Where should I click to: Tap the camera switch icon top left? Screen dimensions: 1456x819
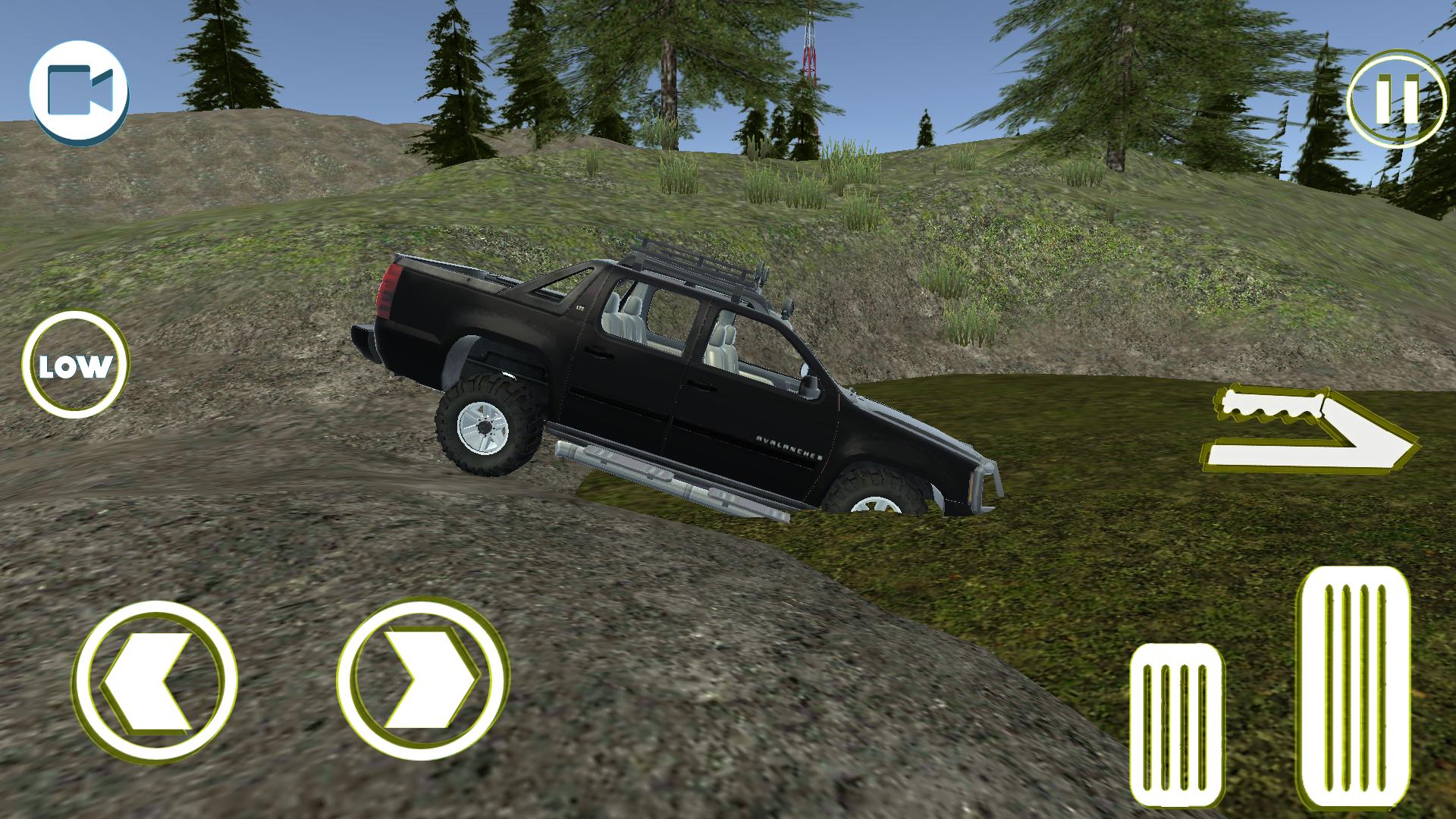(x=80, y=91)
